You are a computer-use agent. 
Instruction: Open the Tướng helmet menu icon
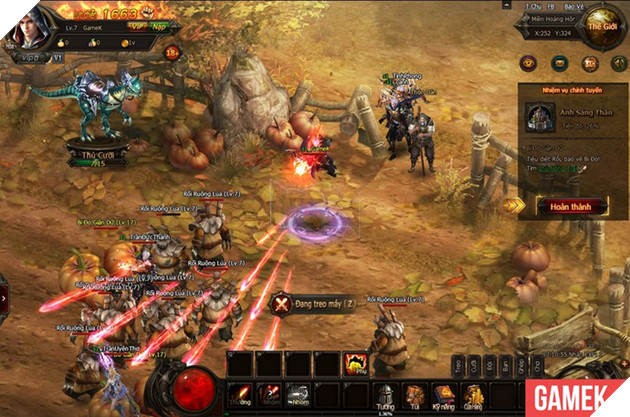[x=387, y=389]
